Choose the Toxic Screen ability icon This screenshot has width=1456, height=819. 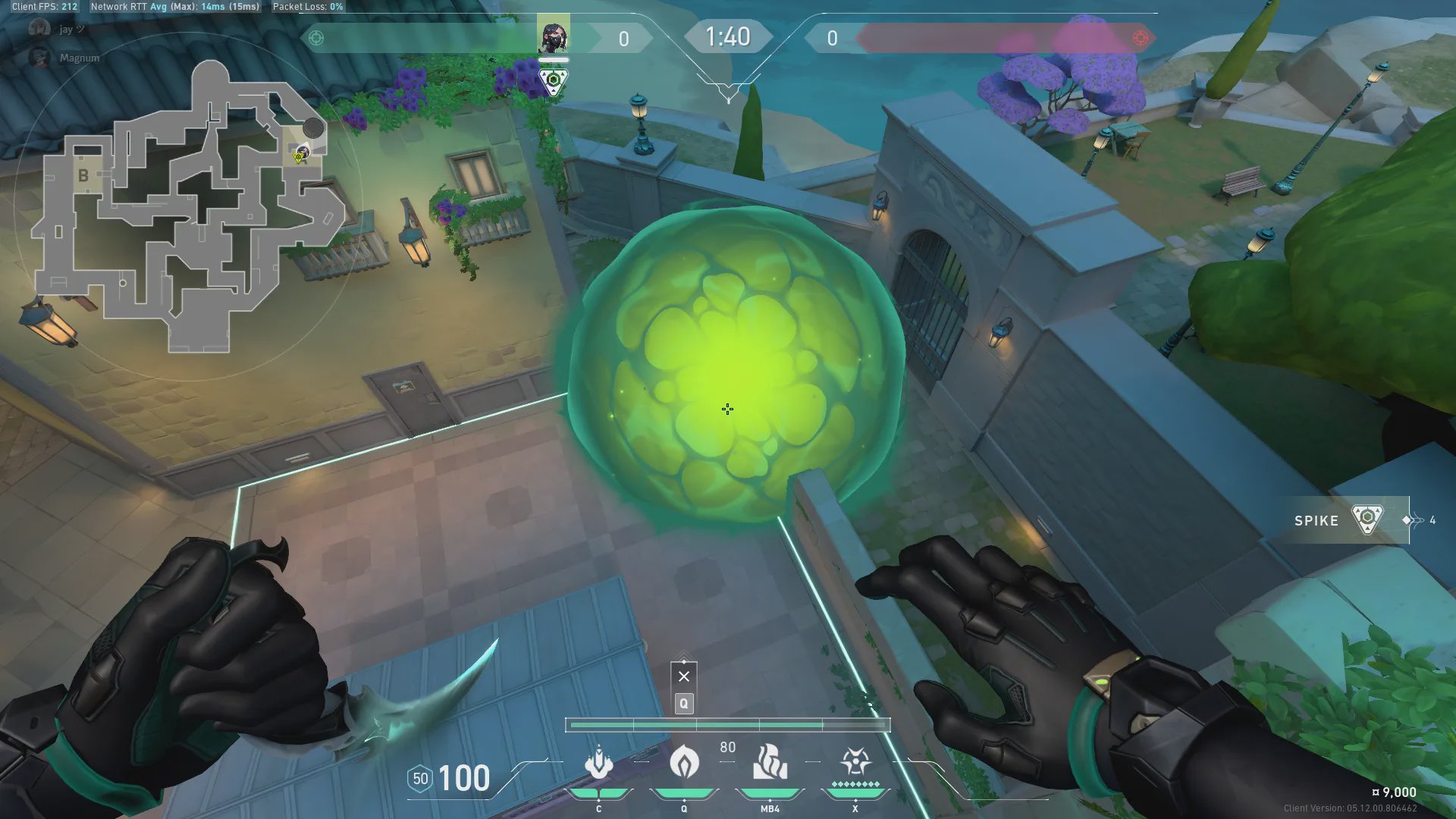click(x=770, y=763)
